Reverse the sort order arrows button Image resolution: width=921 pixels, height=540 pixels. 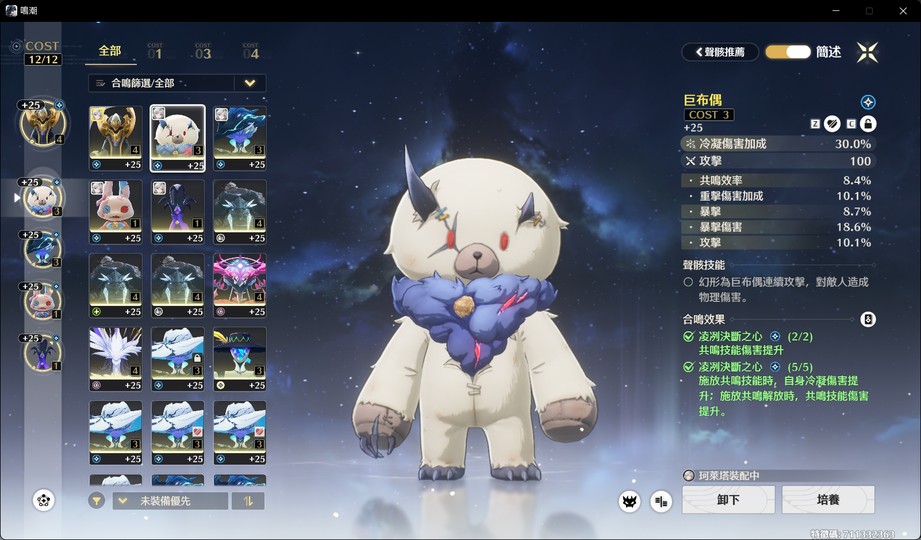[x=247, y=501]
